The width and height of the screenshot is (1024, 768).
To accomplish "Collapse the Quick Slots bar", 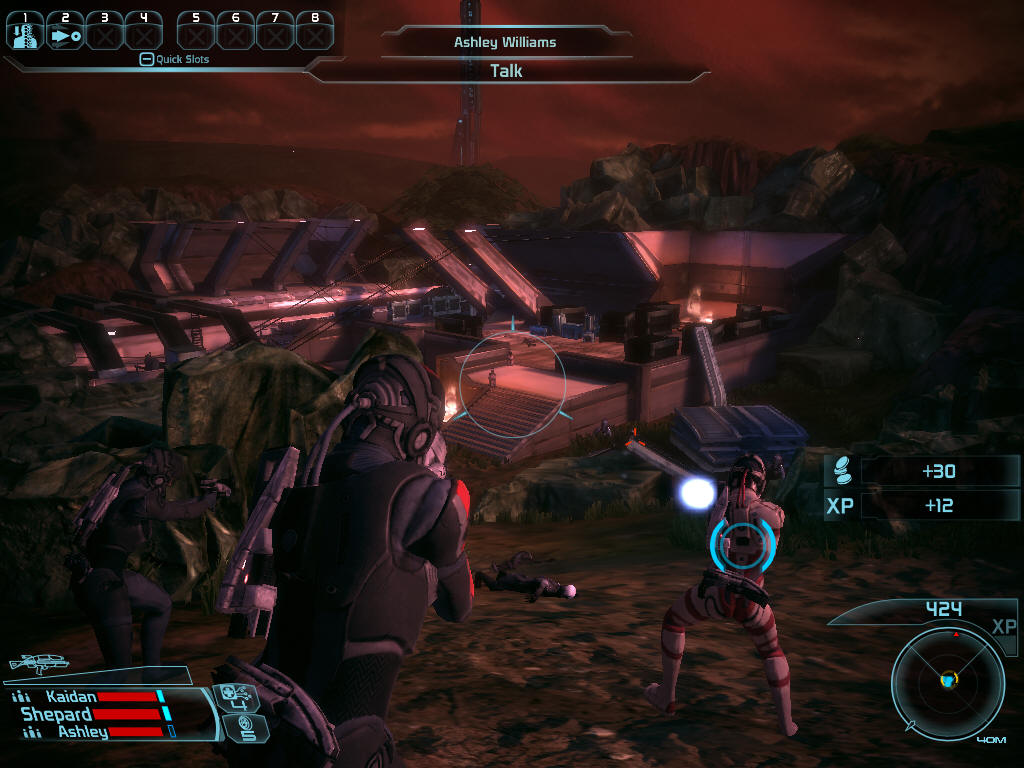I will [146, 59].
